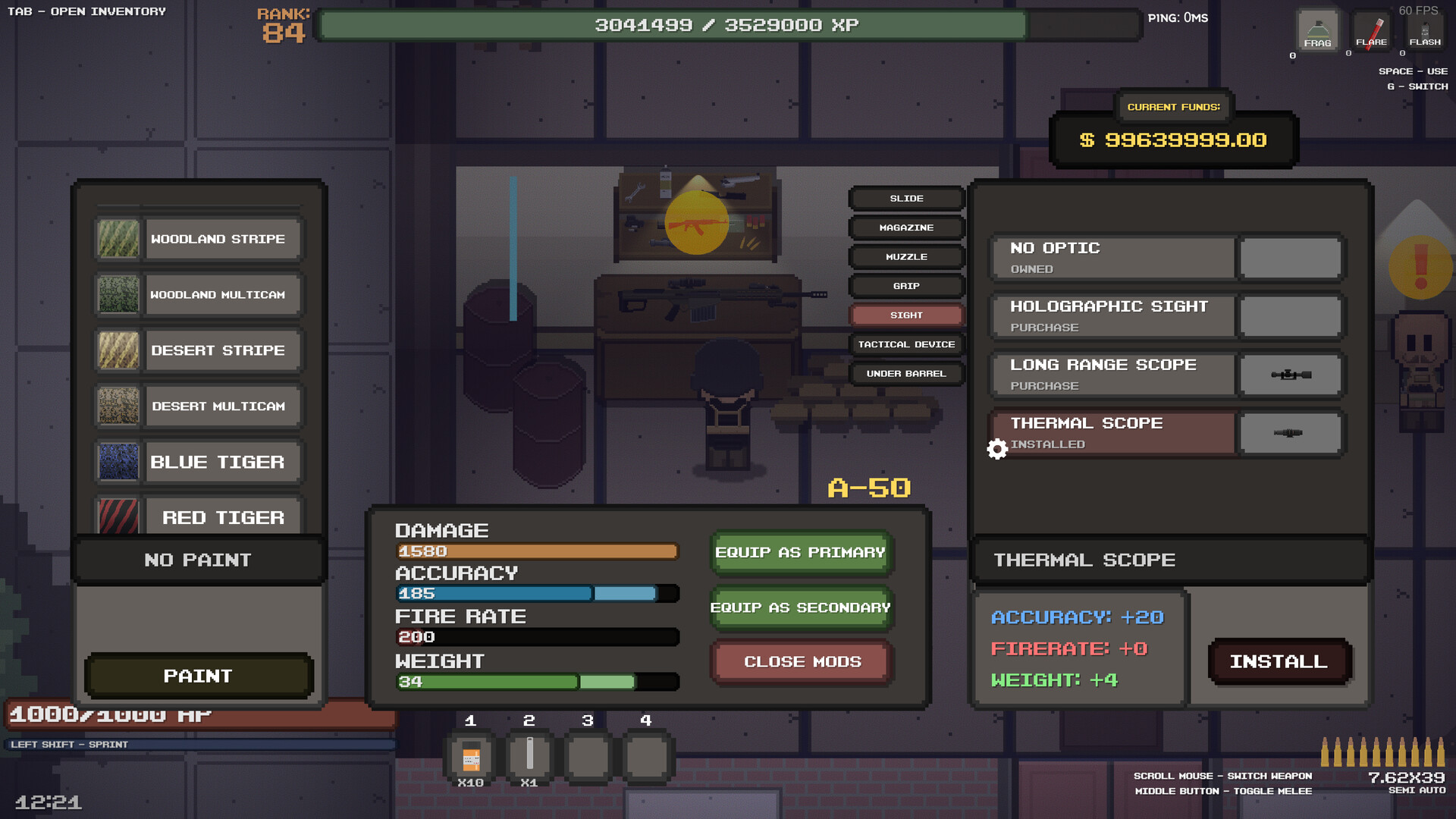1456x819 pixels.
Task: Choose Holographic Sight to purchase
Action: [1112, 315]
